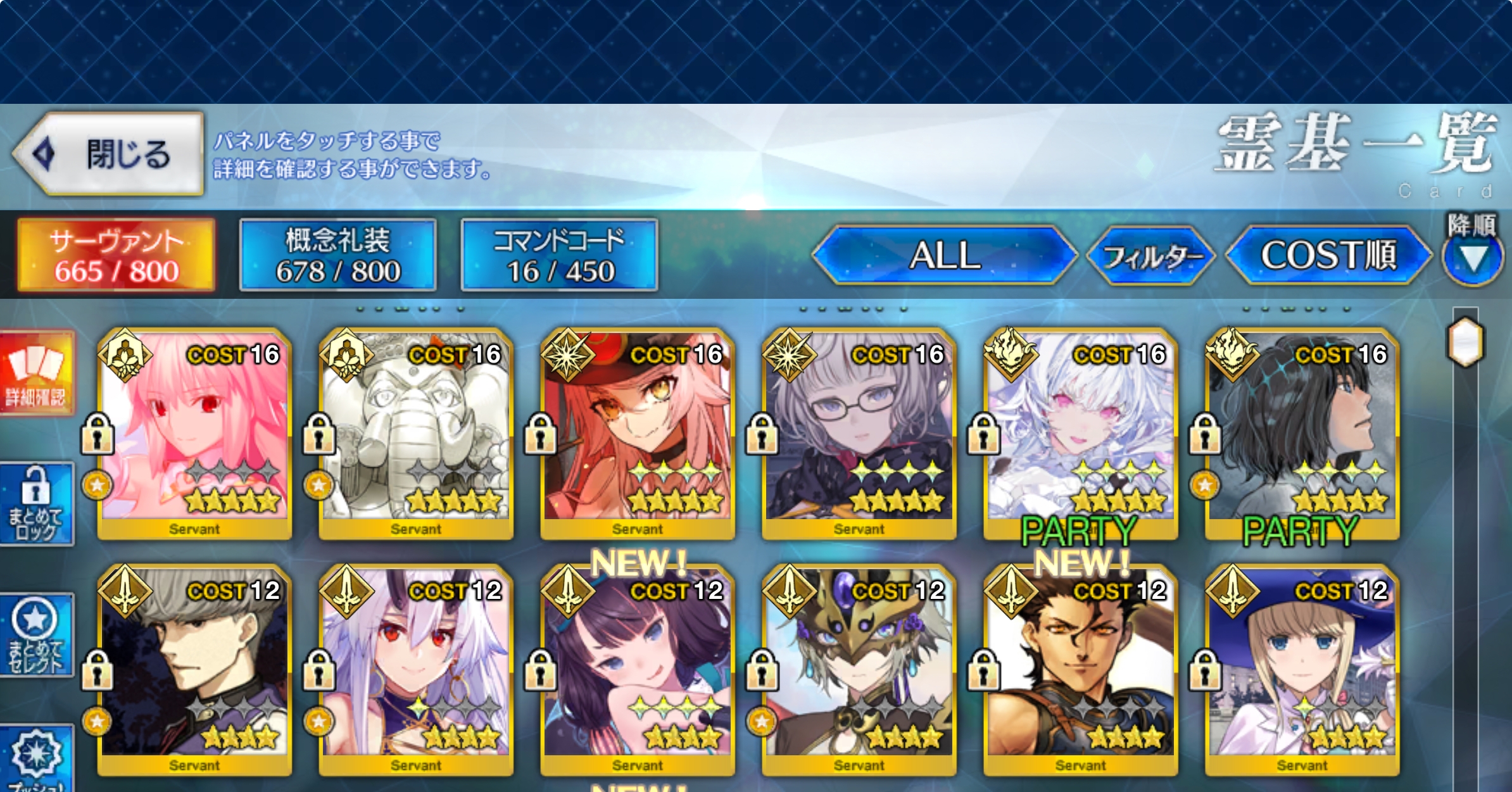Open the 詳細確認 card detail mode
This screenshot has height=792, width=1512.
point(37,373)
